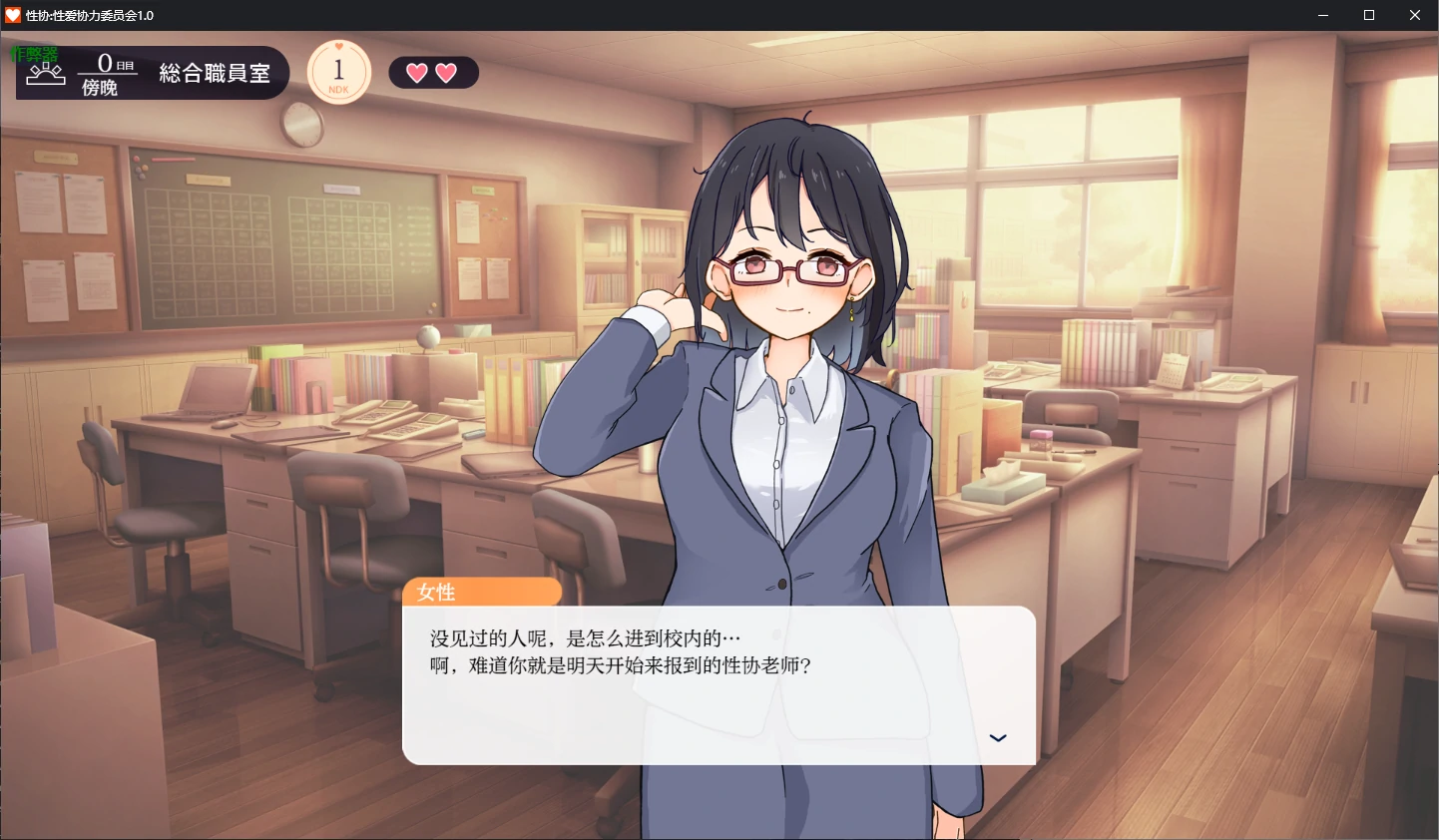Maximize the game window
The image size is (1439, 840).
pos(1368,15)
